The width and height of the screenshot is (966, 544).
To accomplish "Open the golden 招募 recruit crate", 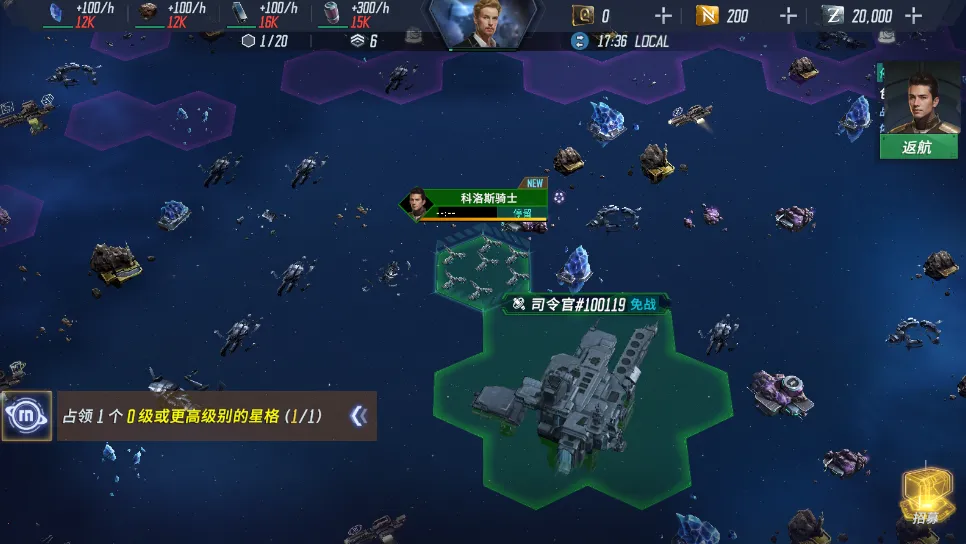I will [x=925, y=496].
